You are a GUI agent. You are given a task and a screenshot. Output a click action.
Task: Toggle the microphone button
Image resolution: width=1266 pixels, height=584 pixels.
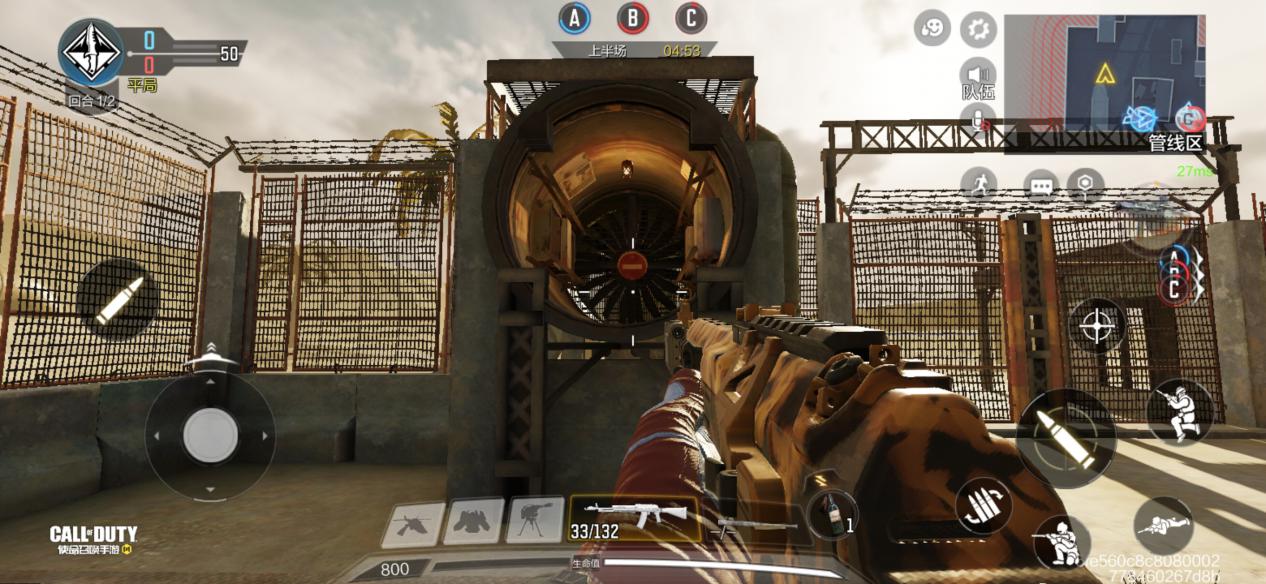[977, 122]
